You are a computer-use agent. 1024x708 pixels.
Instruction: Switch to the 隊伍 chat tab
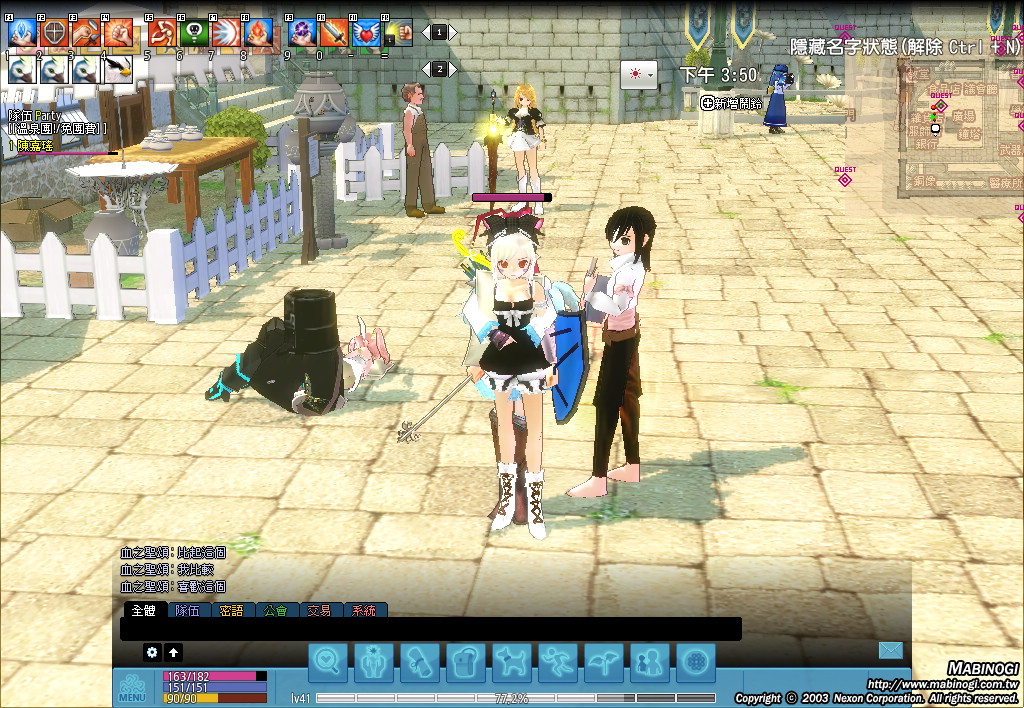(187, 610)
